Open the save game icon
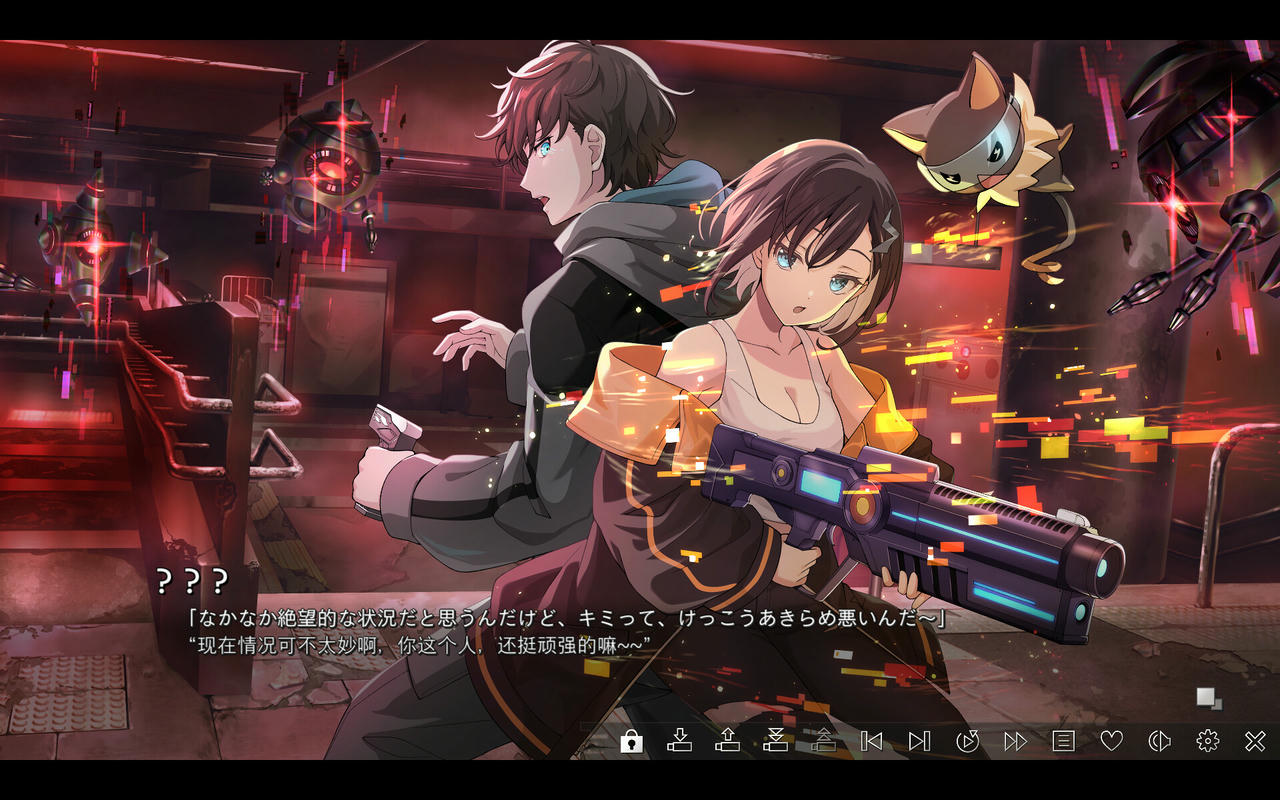 pyautogui.click(x=679, y=741)
